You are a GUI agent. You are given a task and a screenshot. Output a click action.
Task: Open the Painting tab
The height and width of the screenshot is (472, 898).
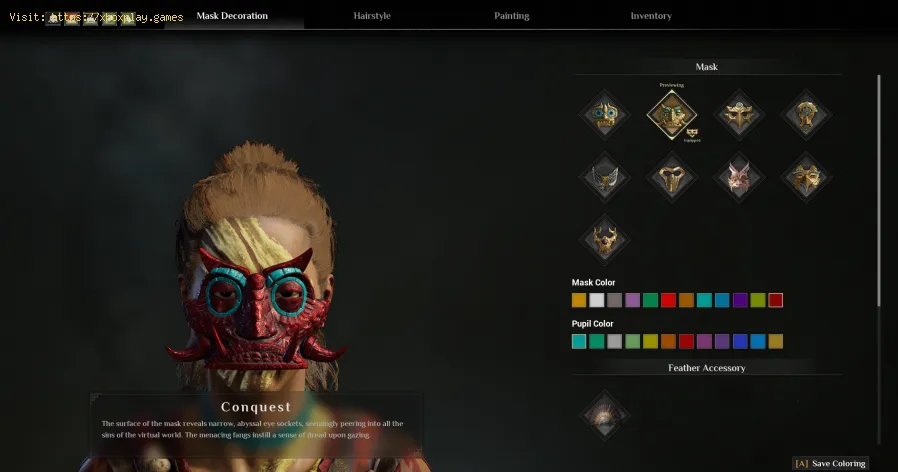(x=511, y=16)
